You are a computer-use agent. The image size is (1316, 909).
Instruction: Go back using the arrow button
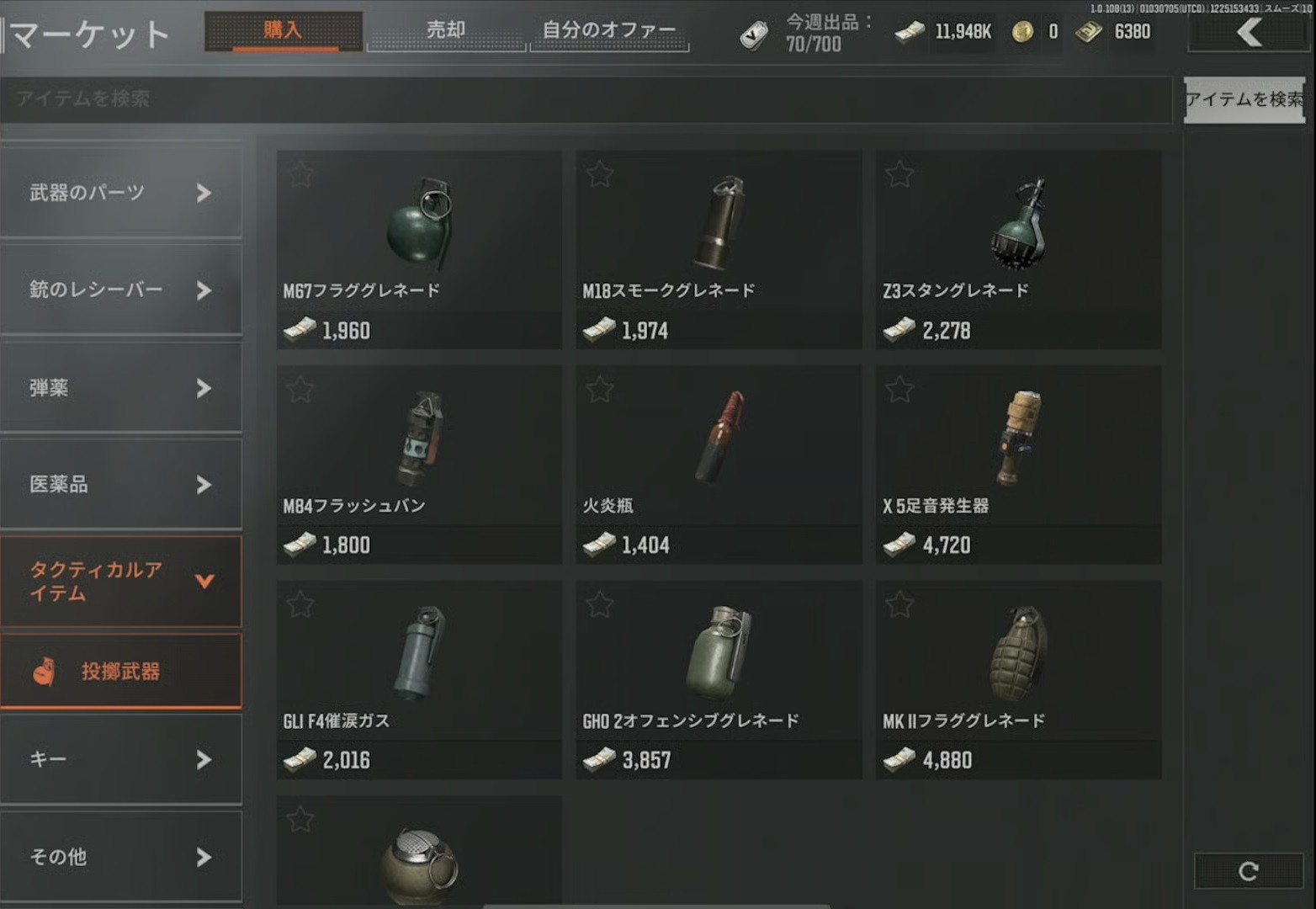(1249, 33)
